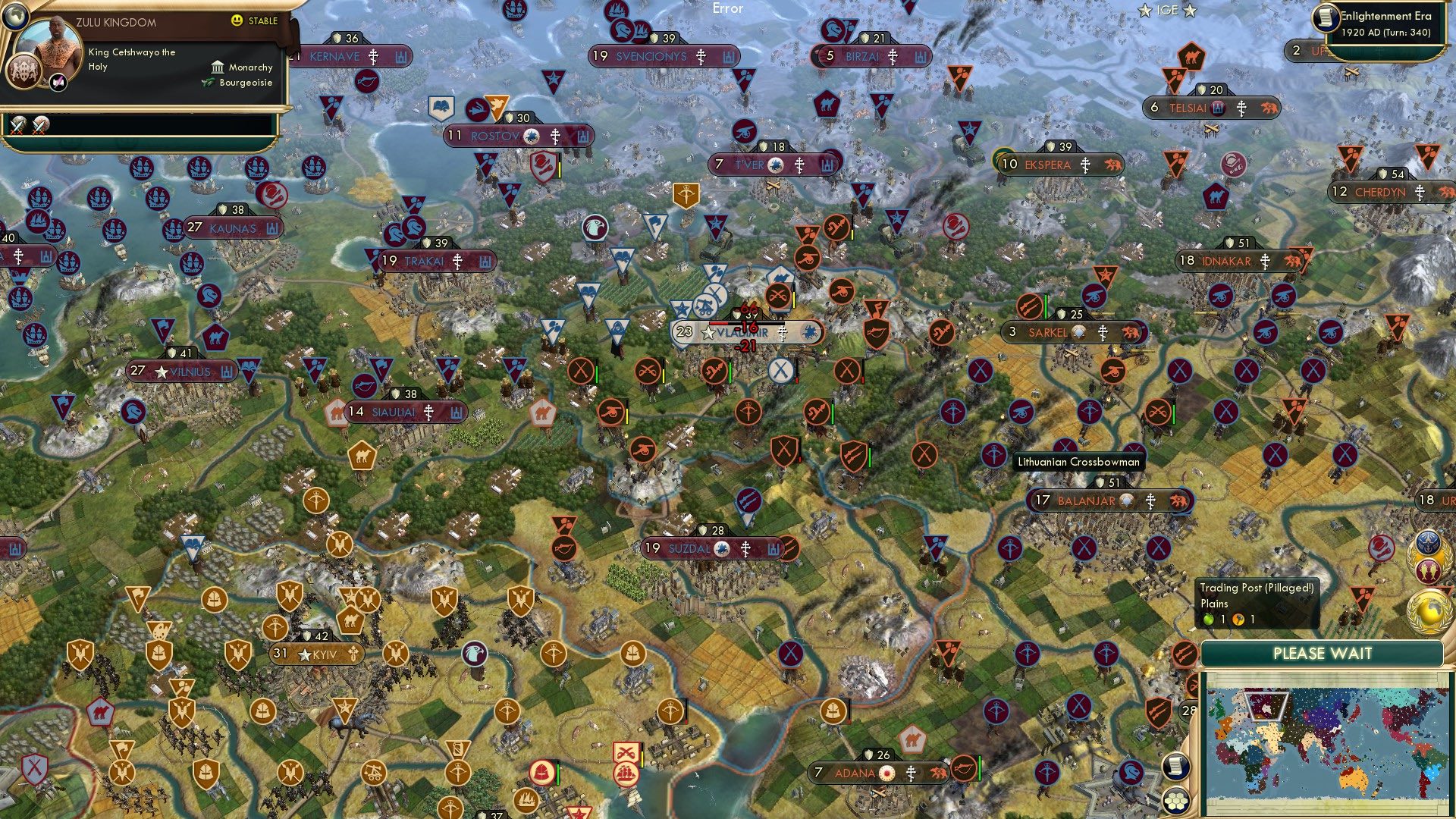Click the fish resource notification medallion
The width and height of the screenshot is (1456, 819).
[1427, 570]
